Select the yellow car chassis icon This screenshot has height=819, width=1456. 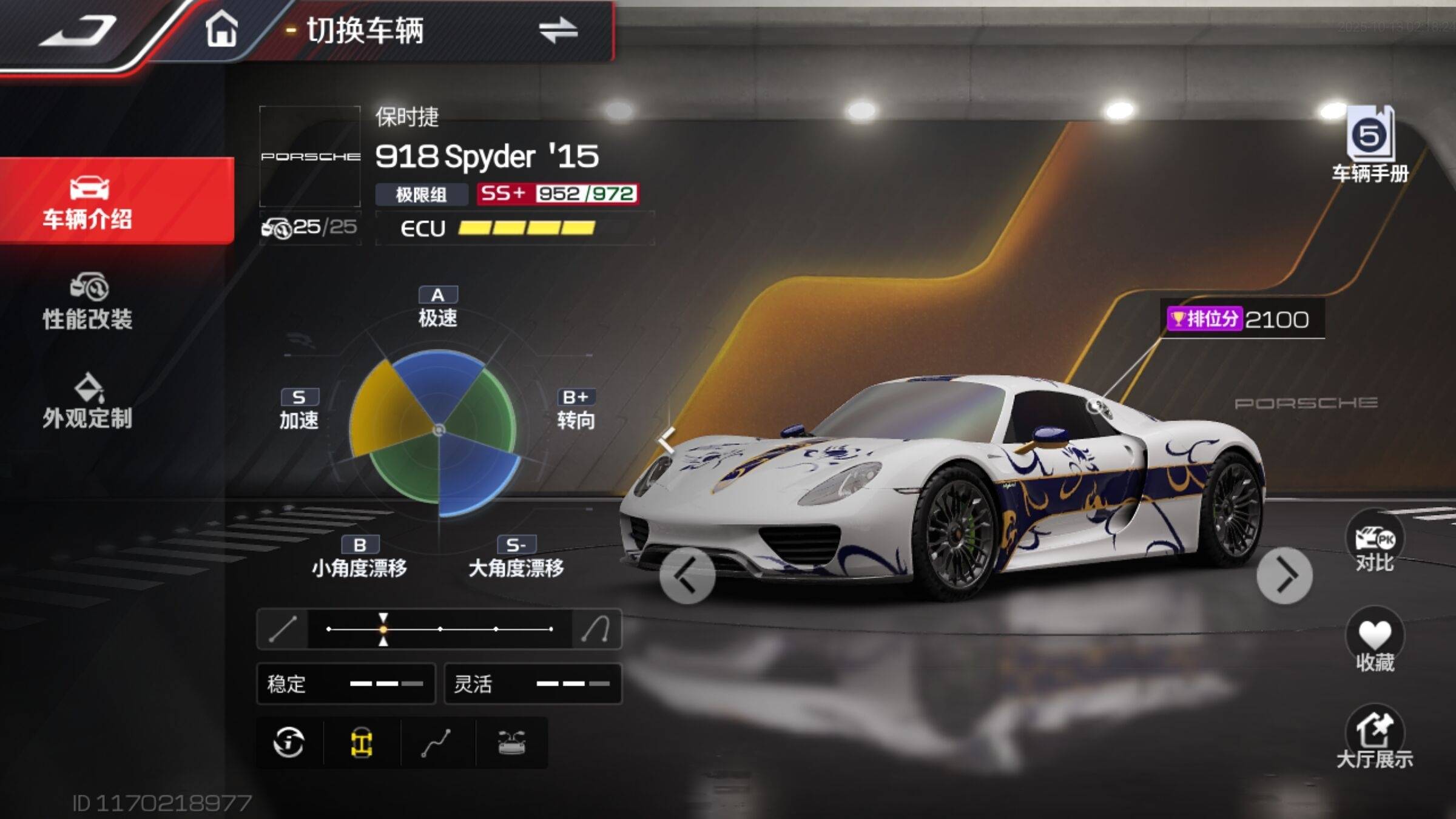(362, 743)
